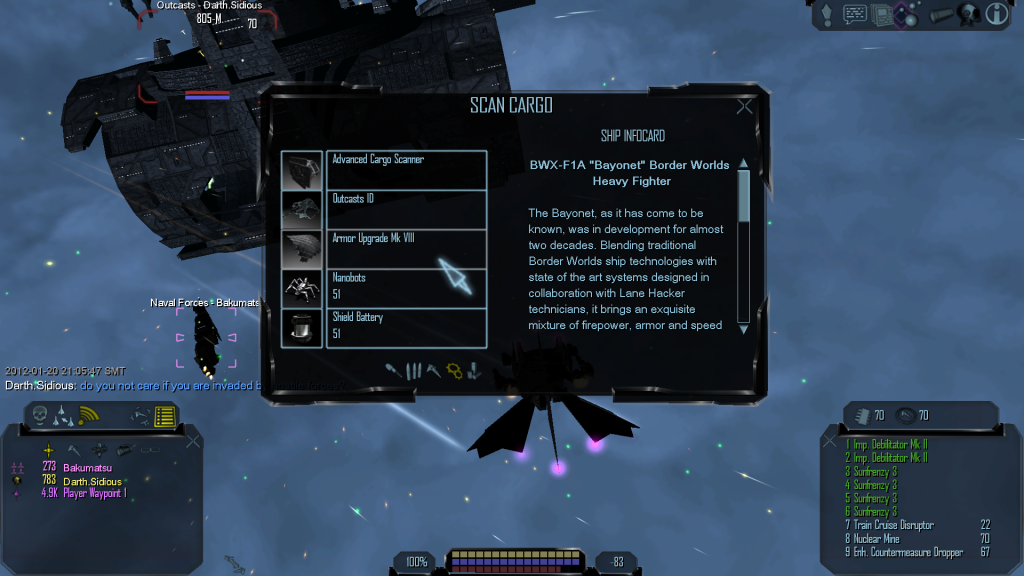Select the Nanobots cargo row

[x=406, y=288]
